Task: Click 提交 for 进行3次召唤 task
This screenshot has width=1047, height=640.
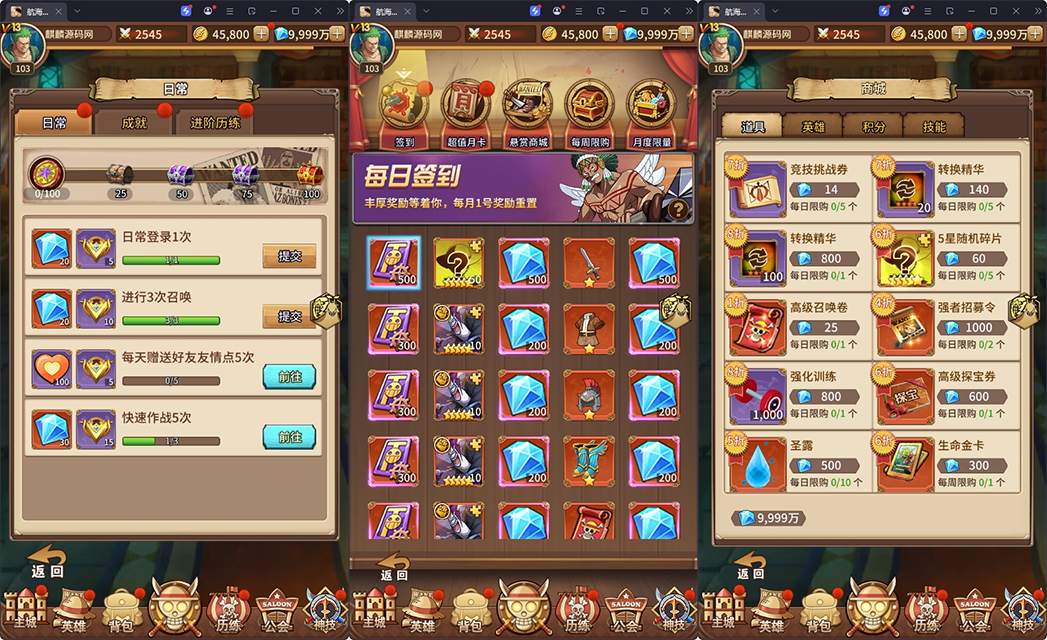Action: pyautogui.click(x=289, y=316)
